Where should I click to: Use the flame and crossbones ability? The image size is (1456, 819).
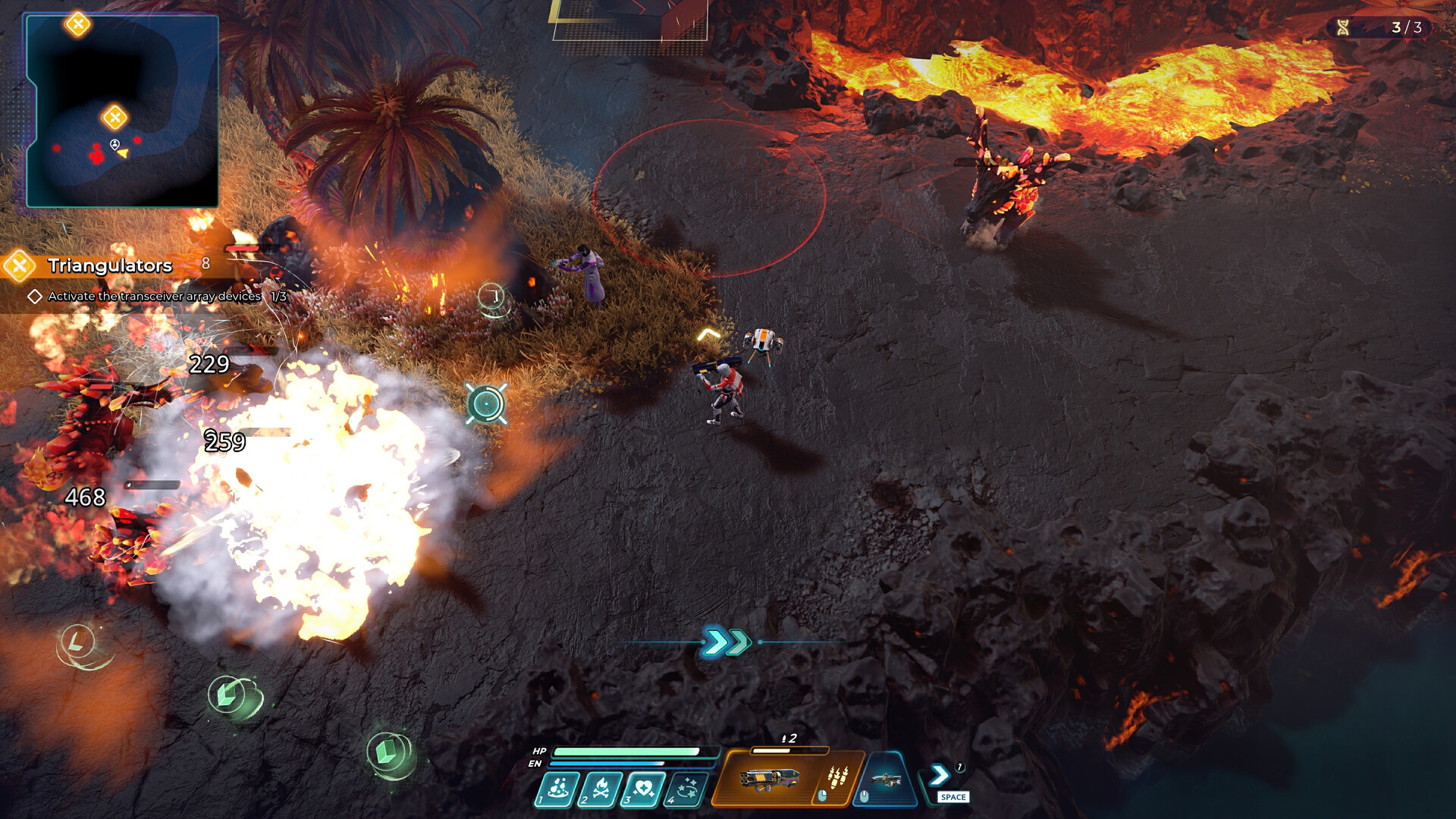pyautogui.click(x=601, y=789)
